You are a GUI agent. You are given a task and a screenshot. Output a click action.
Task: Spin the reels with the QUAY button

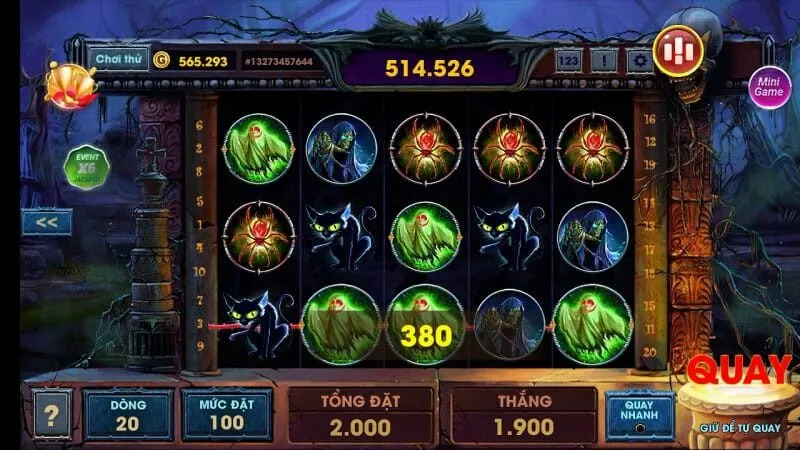pos(739,393)
